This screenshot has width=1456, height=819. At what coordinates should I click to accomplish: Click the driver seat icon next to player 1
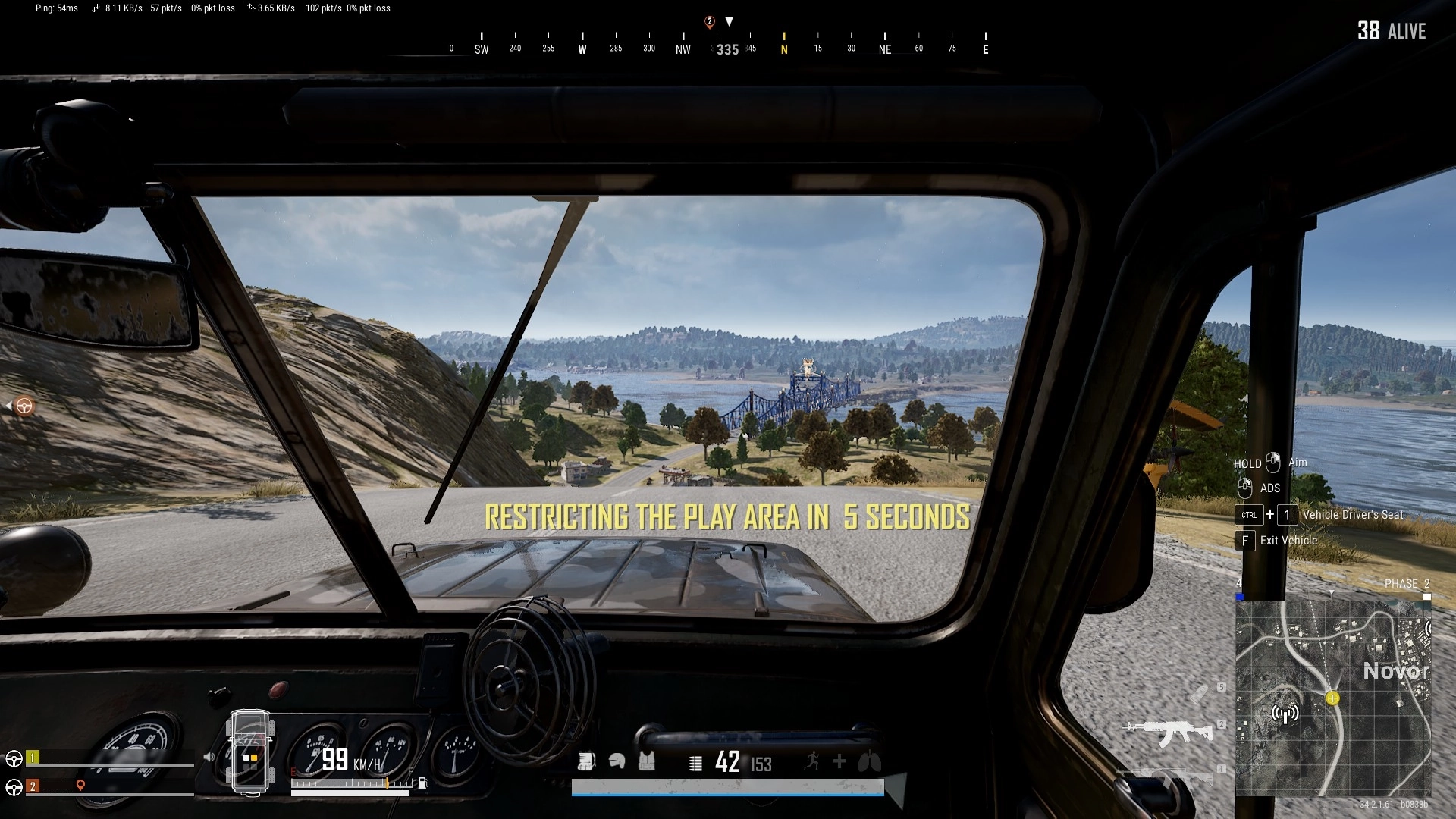13,760
